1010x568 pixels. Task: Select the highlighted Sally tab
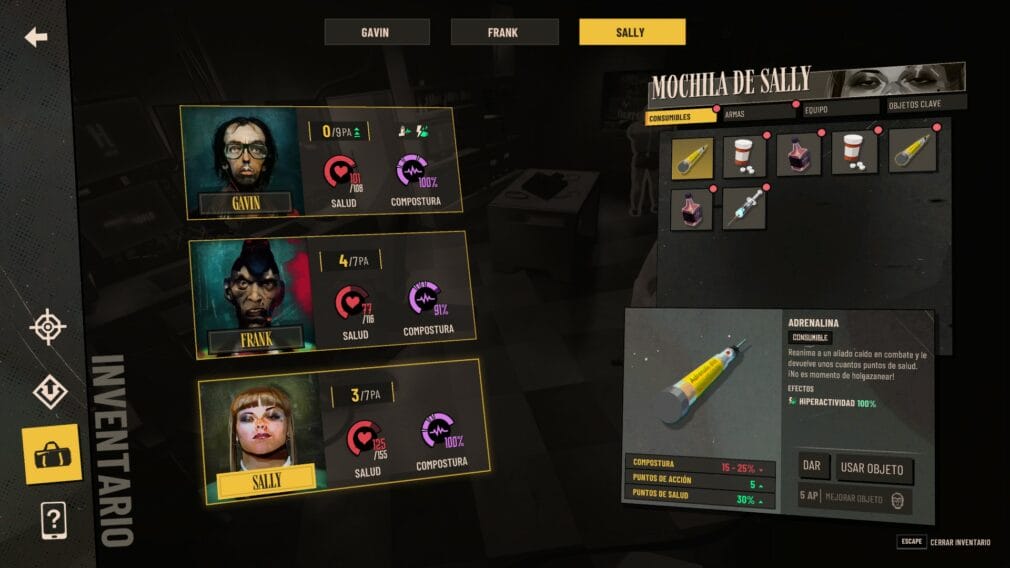click(x=632, y=32)
